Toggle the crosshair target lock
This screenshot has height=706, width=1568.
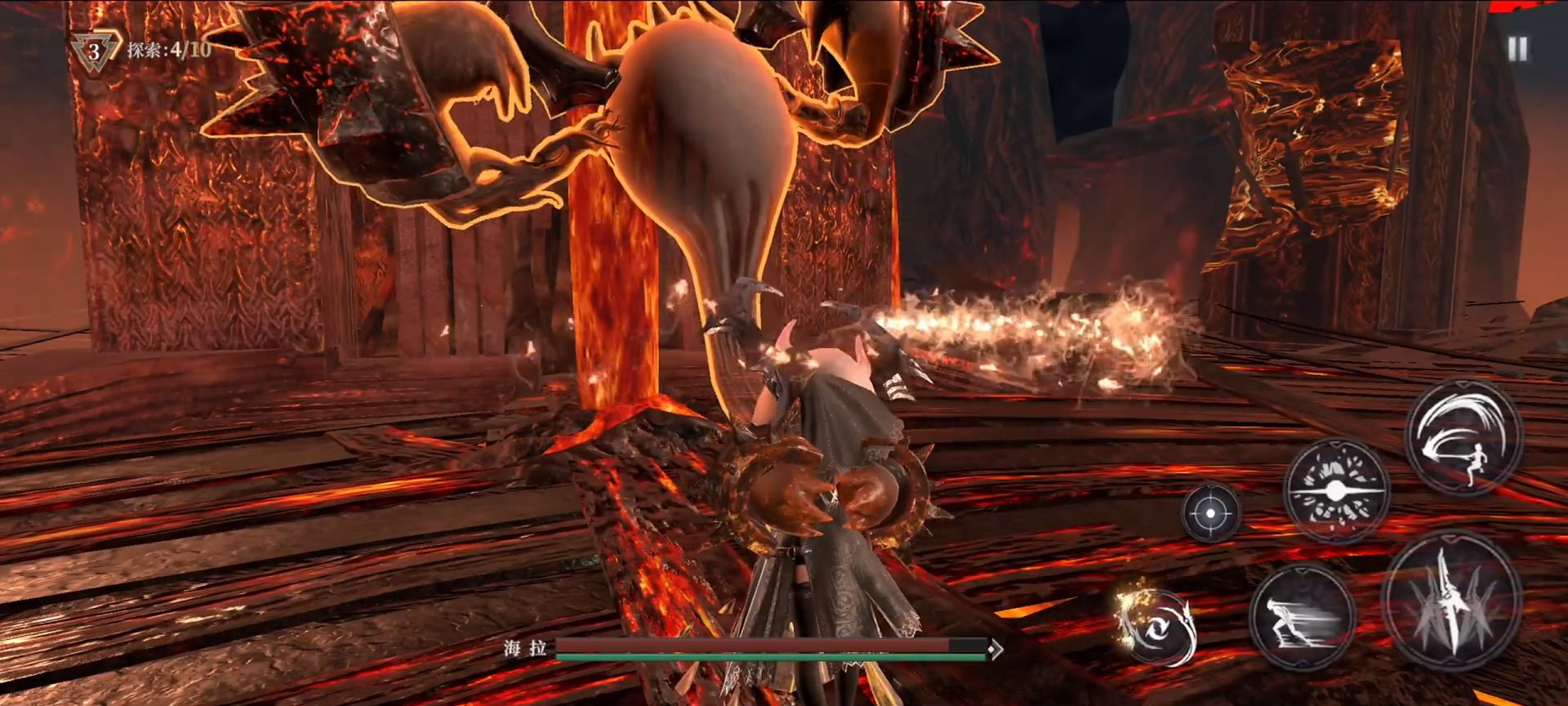1211,512
